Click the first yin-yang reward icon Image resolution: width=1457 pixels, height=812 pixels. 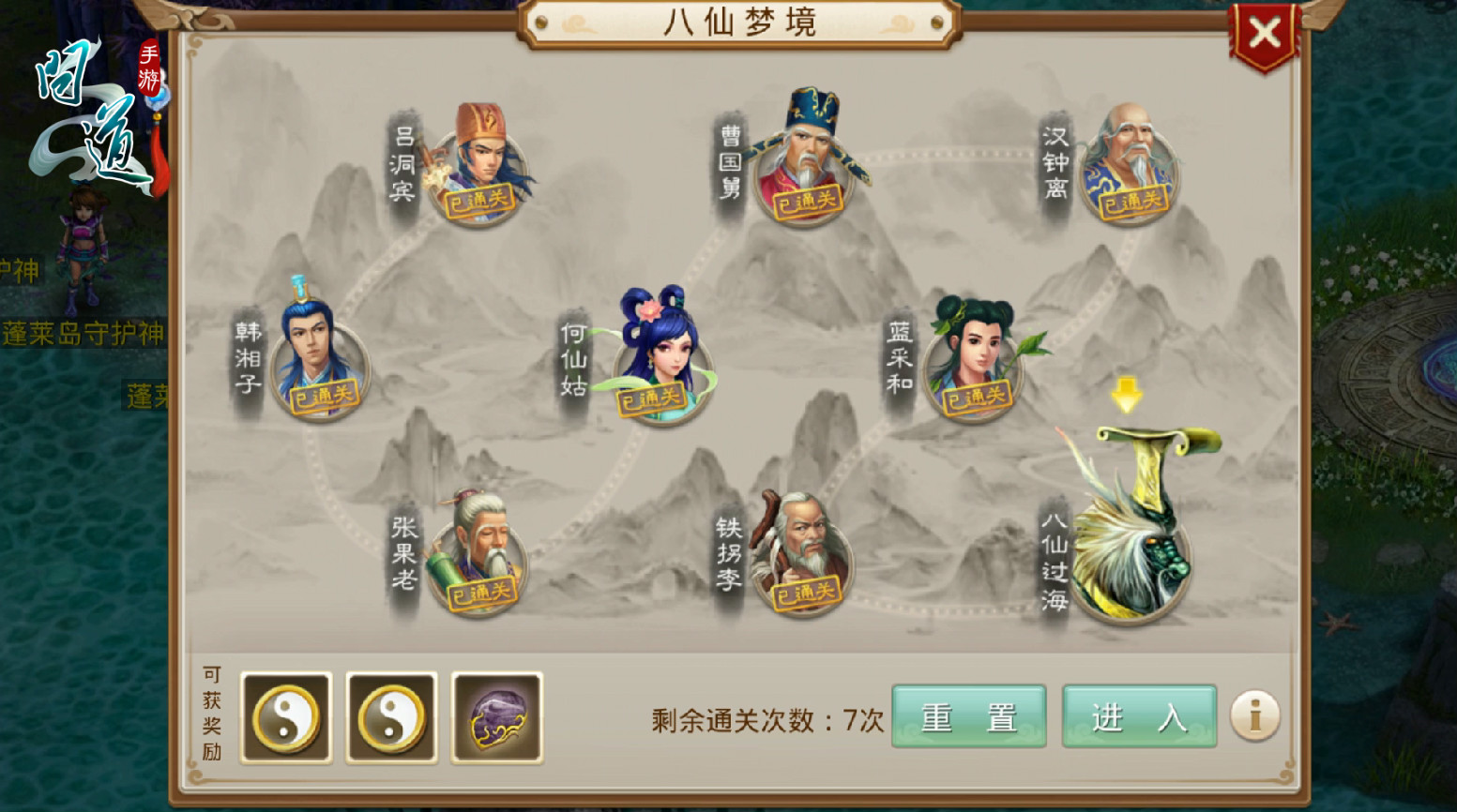(x=286, y=717)
